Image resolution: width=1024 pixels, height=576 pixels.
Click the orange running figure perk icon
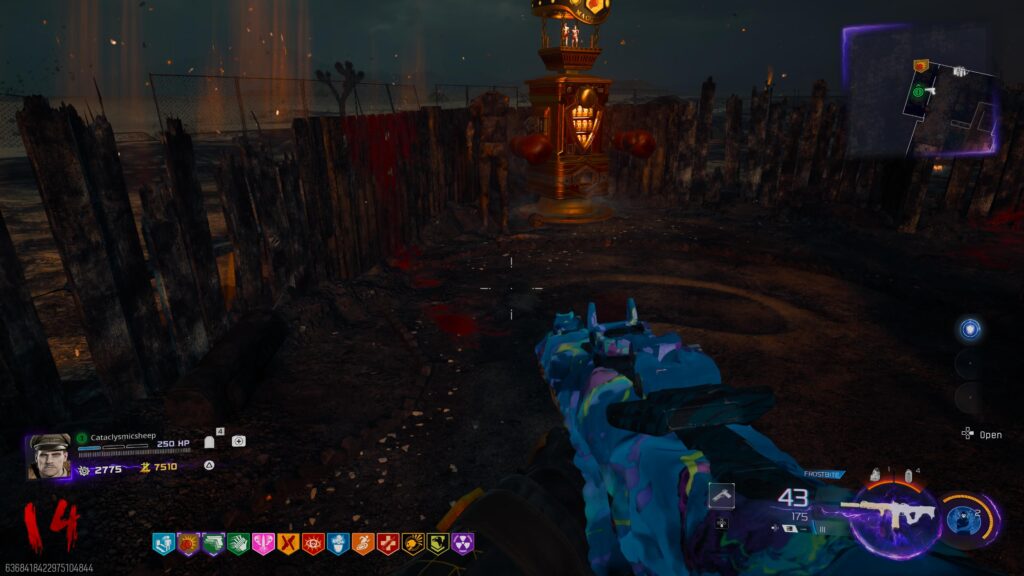pyautogui.click(x=362, y=544)
